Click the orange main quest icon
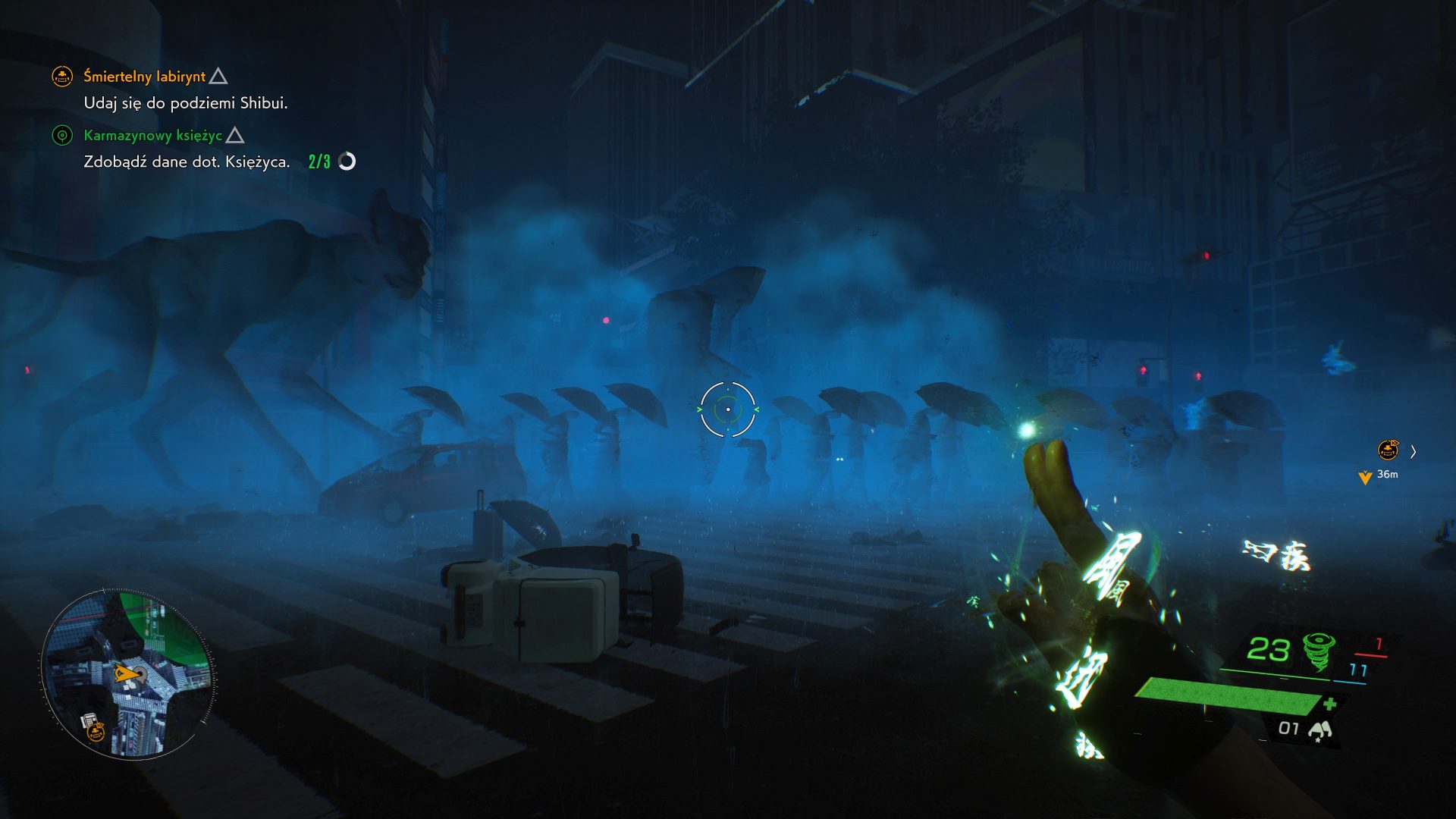 click(62, 77)
